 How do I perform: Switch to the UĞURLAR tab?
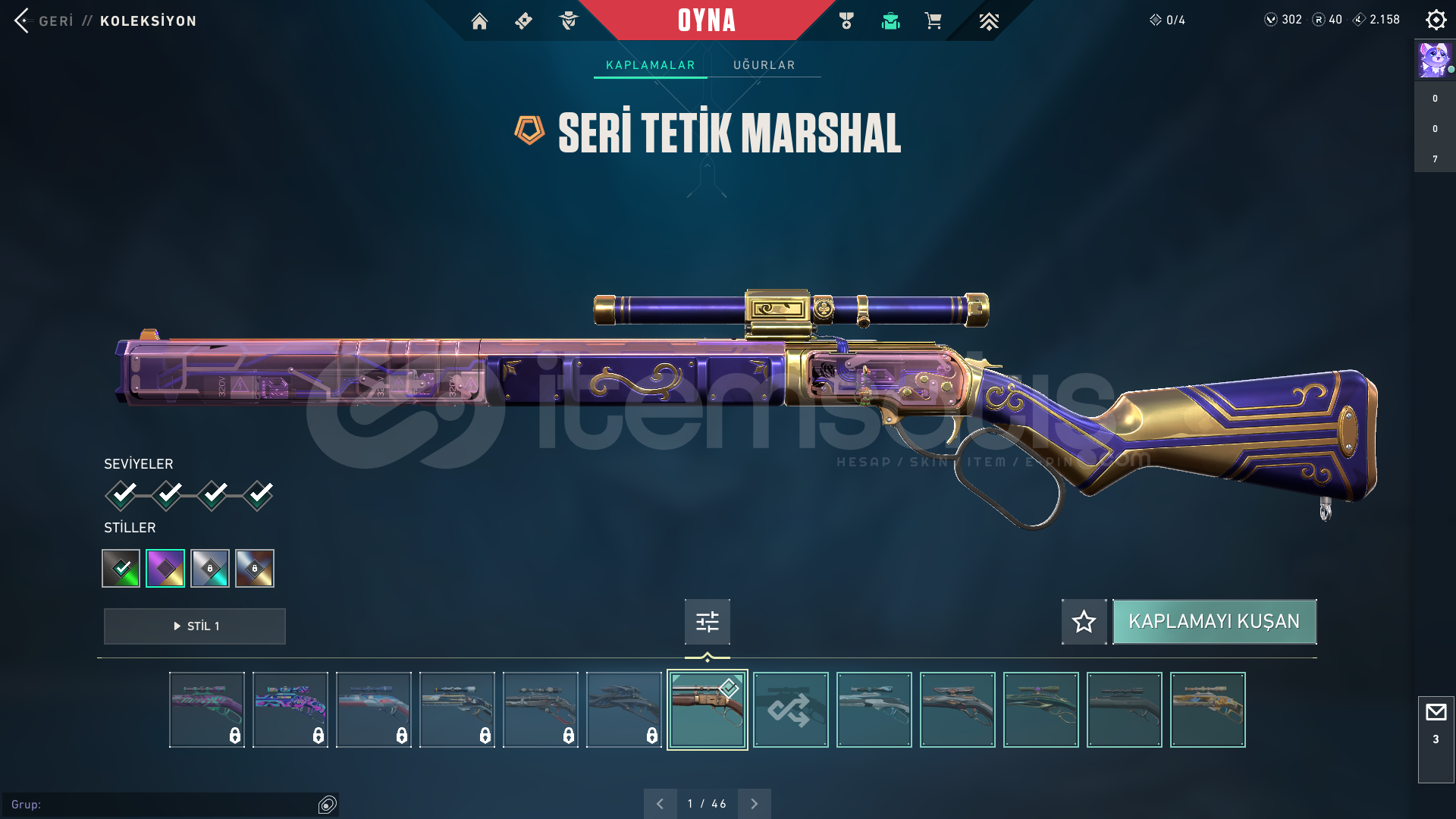tap(764, 65)
